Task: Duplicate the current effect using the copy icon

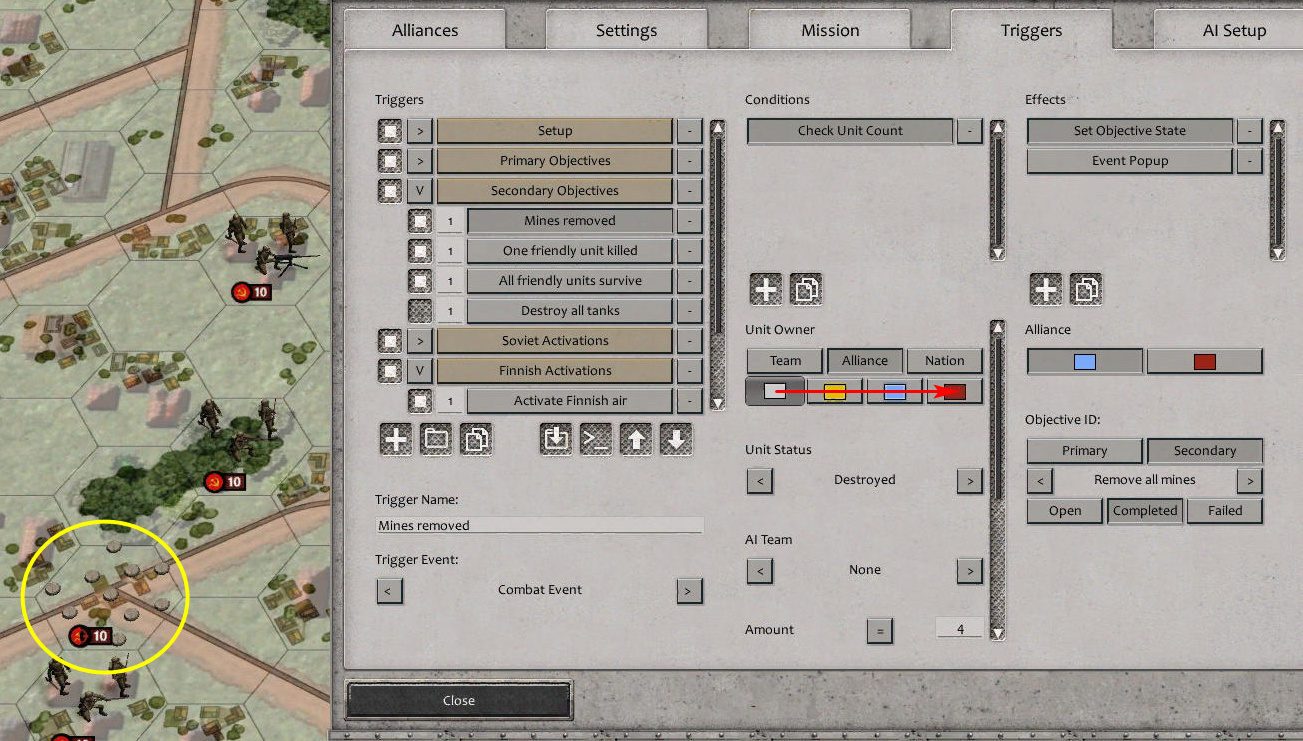Action: coord(1085,289)
